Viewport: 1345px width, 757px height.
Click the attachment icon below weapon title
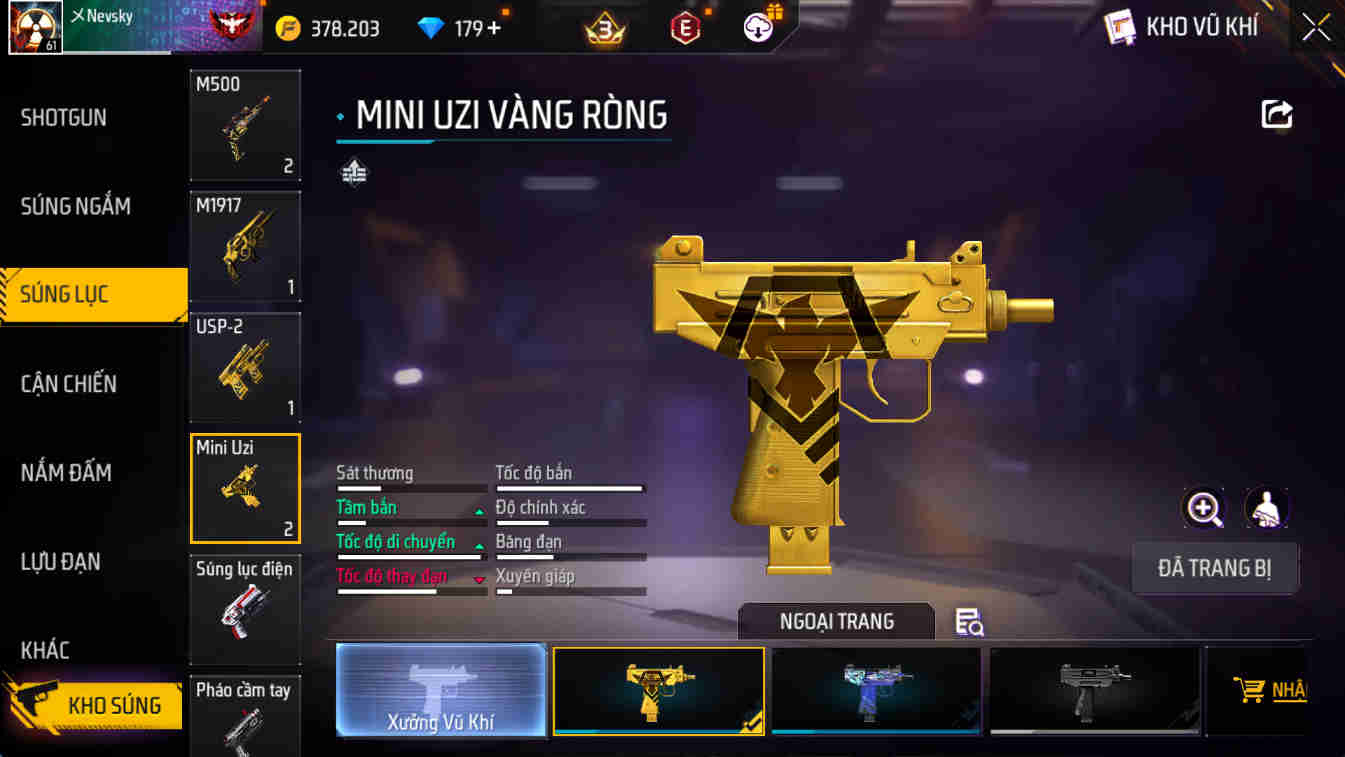point(352,172)
